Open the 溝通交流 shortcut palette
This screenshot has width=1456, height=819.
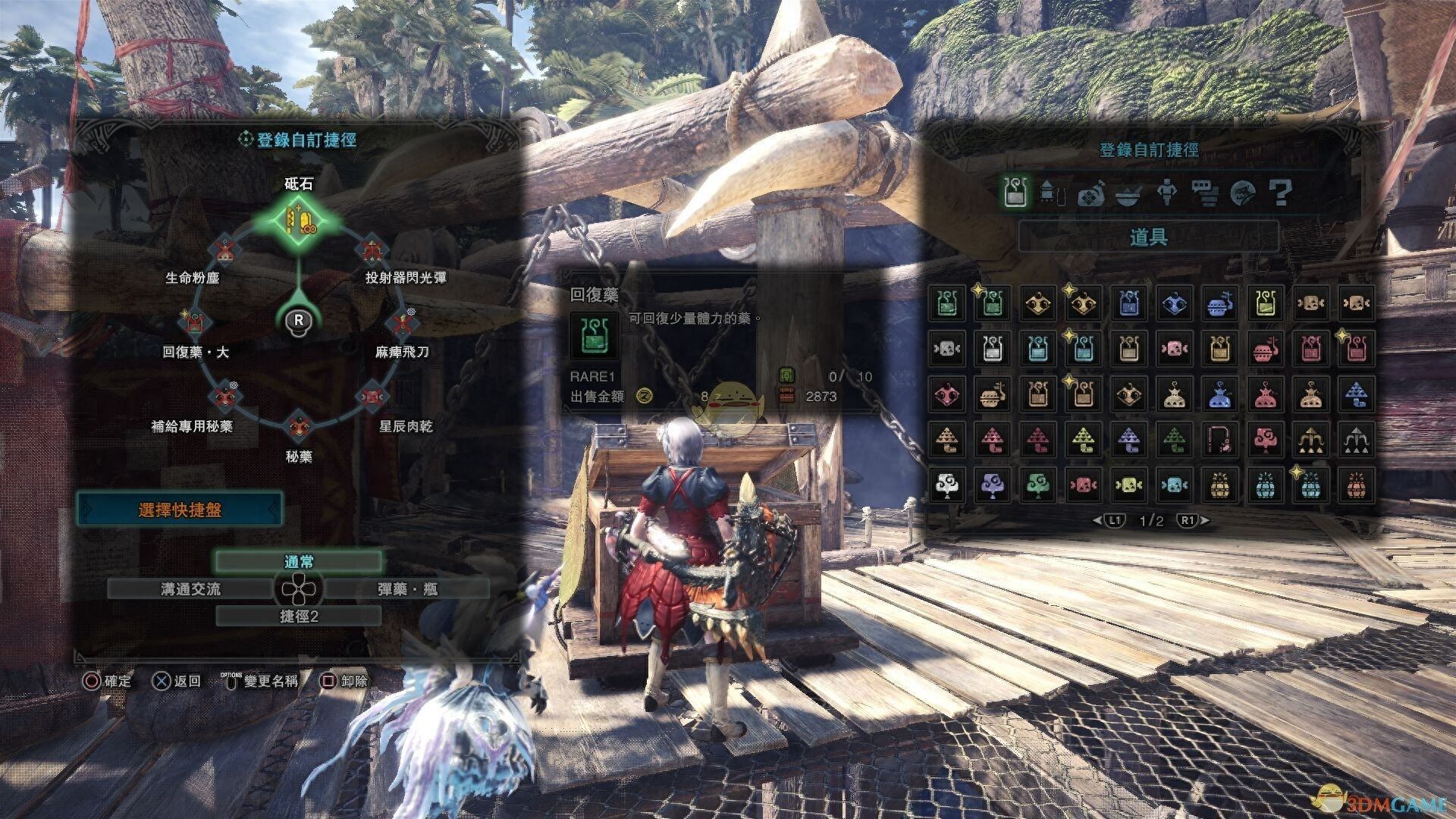(x=190, y=589)
